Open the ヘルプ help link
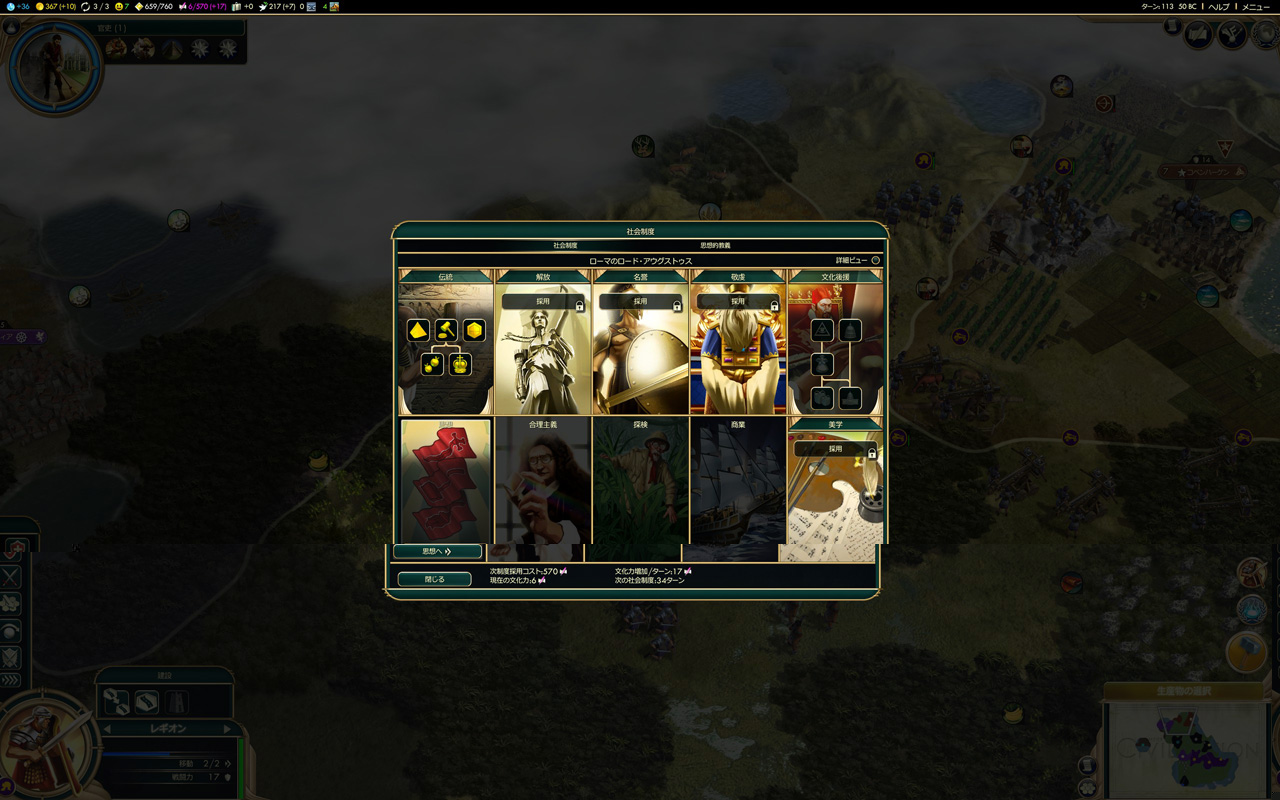 [1218, 6]
